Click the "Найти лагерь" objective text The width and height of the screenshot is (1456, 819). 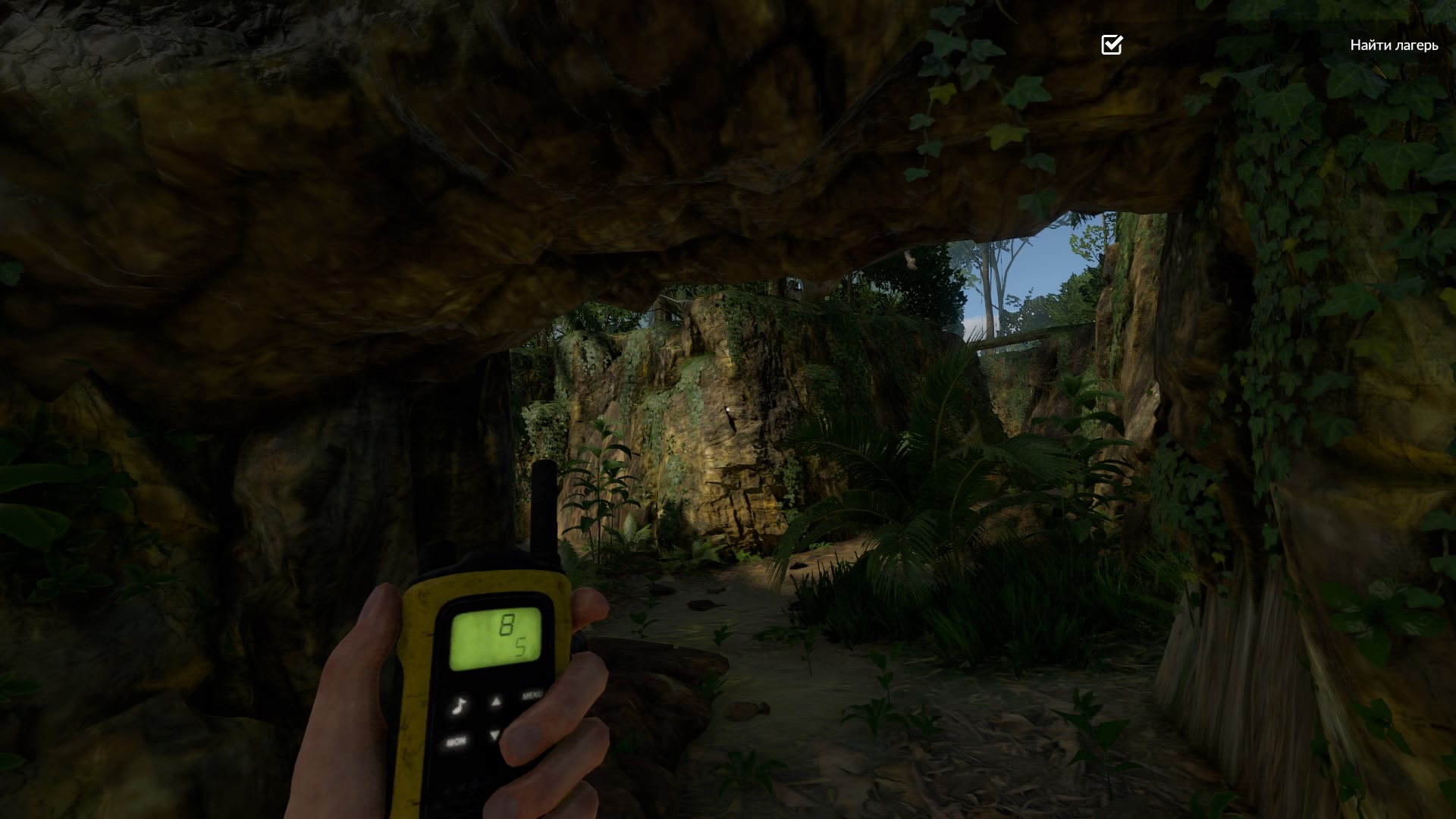click(x=1394, y=45)
